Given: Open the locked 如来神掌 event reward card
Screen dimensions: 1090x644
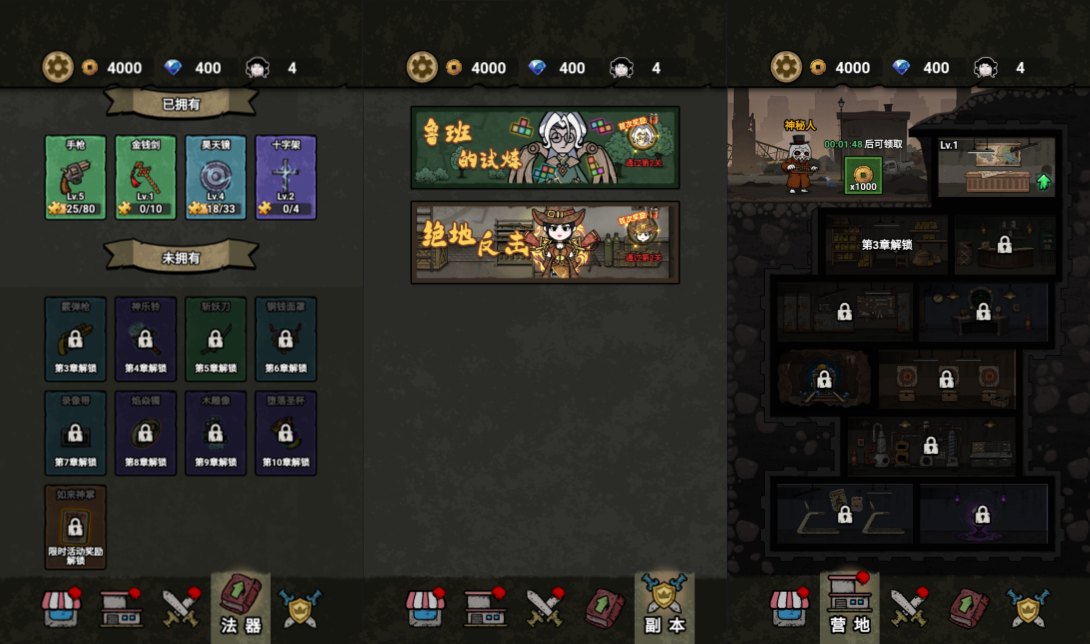Looking at the screenshot, I should [75, 526].
